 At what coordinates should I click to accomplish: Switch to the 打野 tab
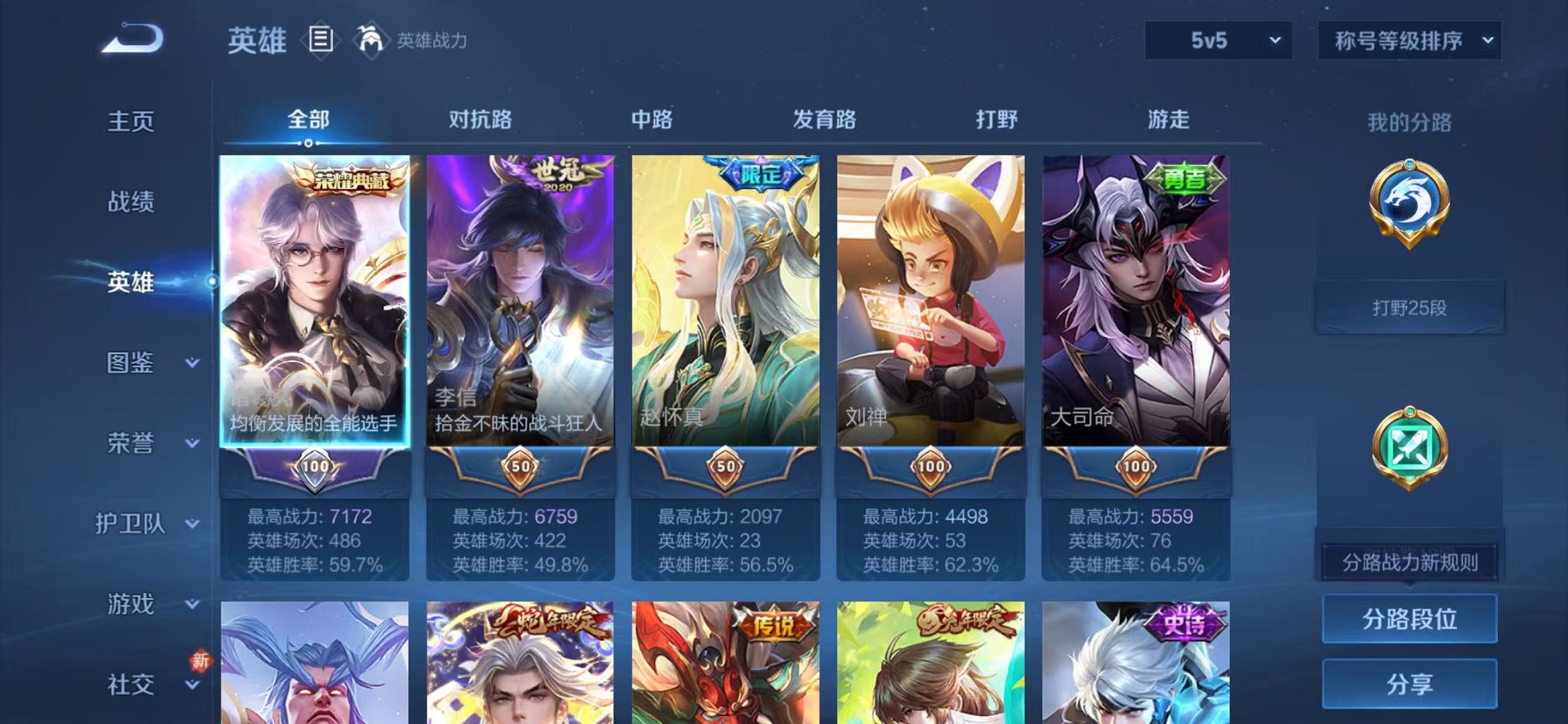click(x=998, y=121)
